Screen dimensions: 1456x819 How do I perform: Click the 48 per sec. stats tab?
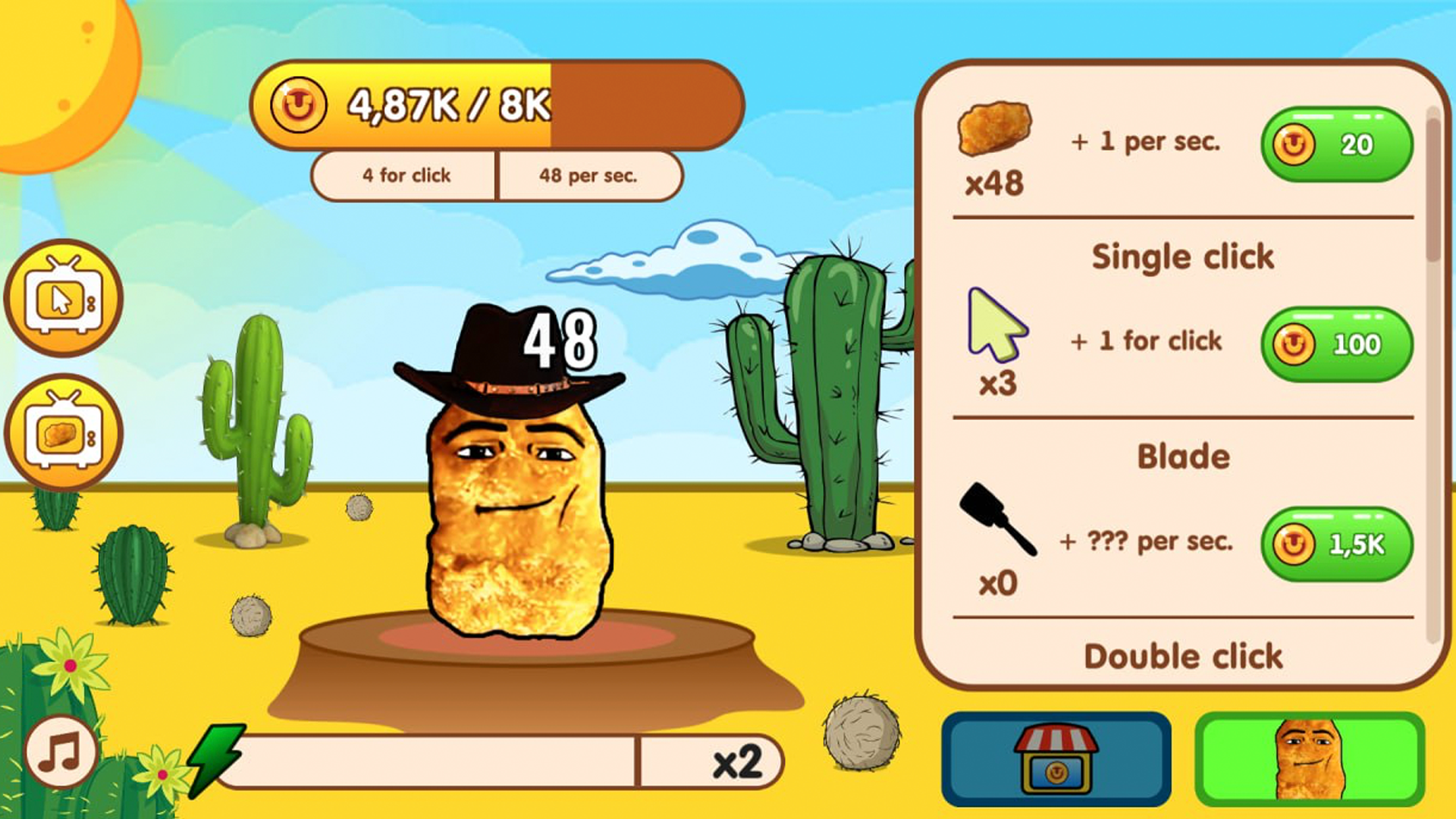[x=590, y=175]
